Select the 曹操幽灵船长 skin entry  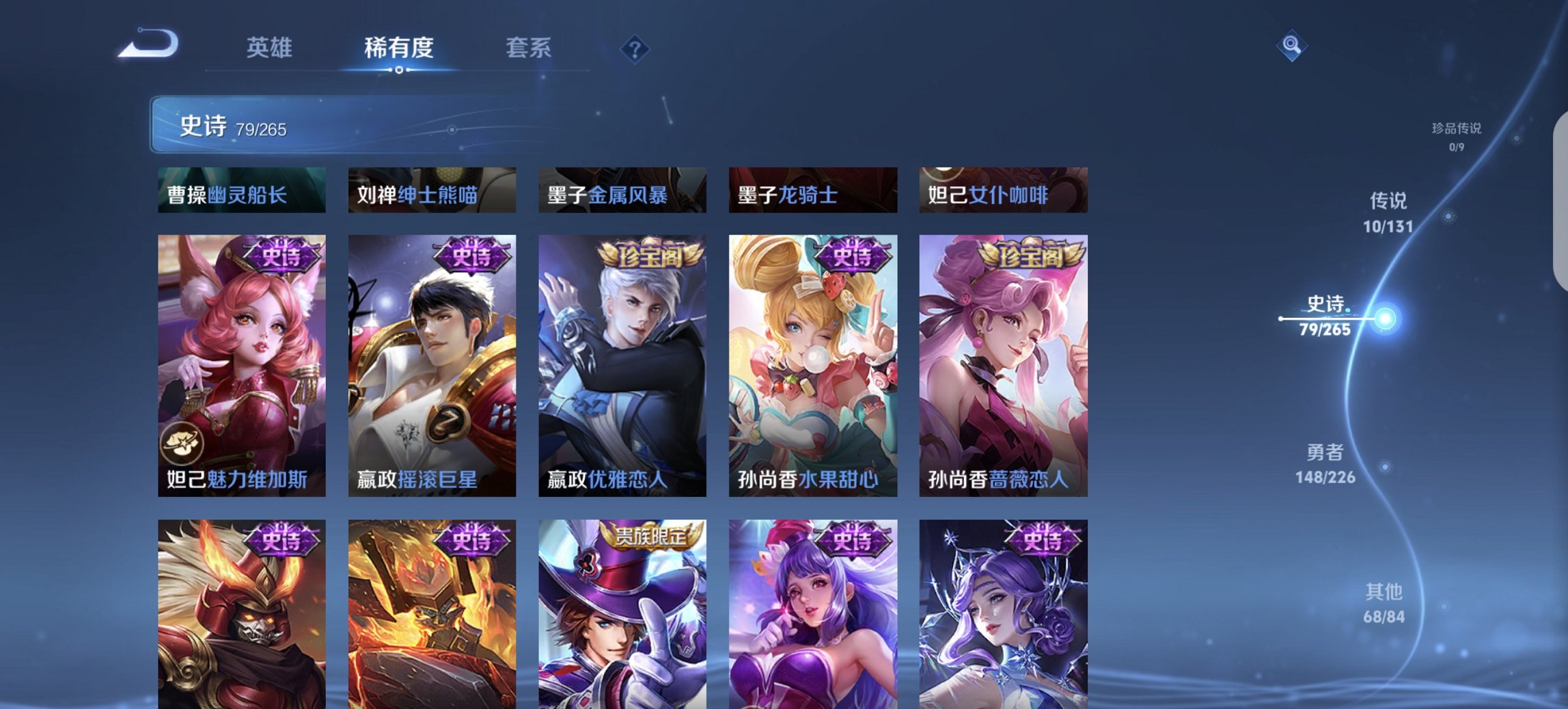[x=240, y=191]
